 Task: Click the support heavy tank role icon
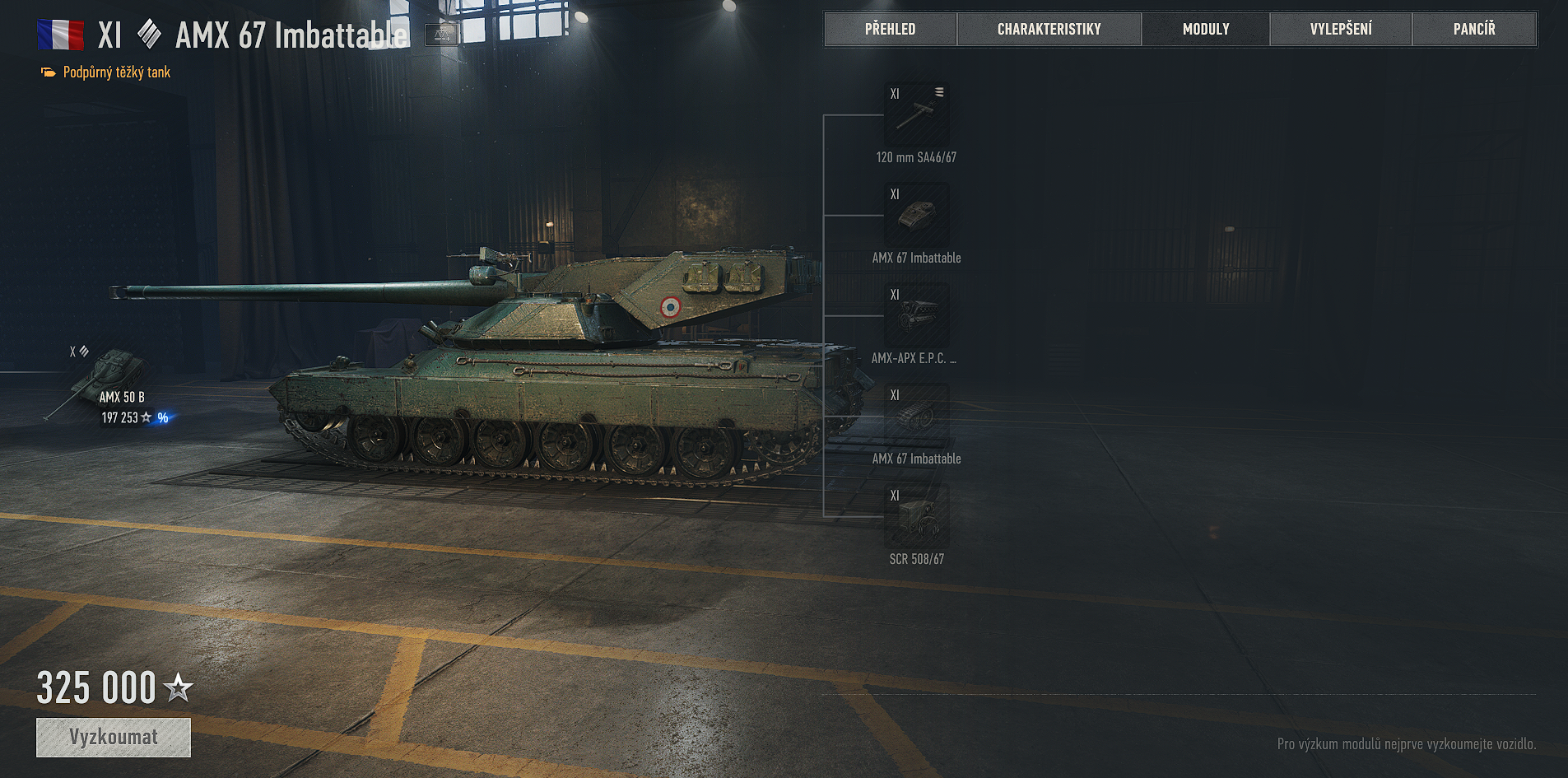(47, 72)
